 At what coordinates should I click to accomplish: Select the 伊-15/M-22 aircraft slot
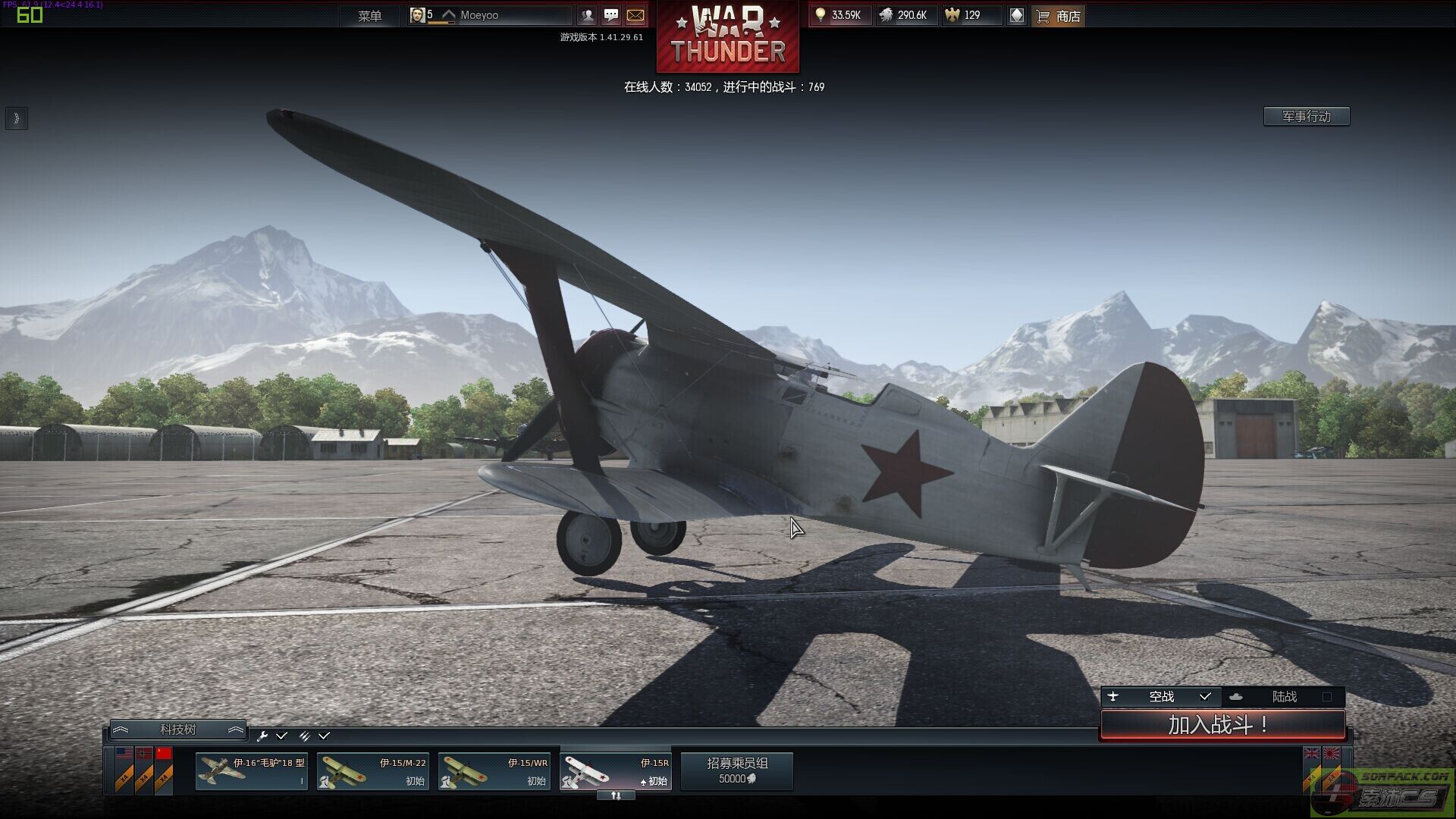tap(372, 771)
